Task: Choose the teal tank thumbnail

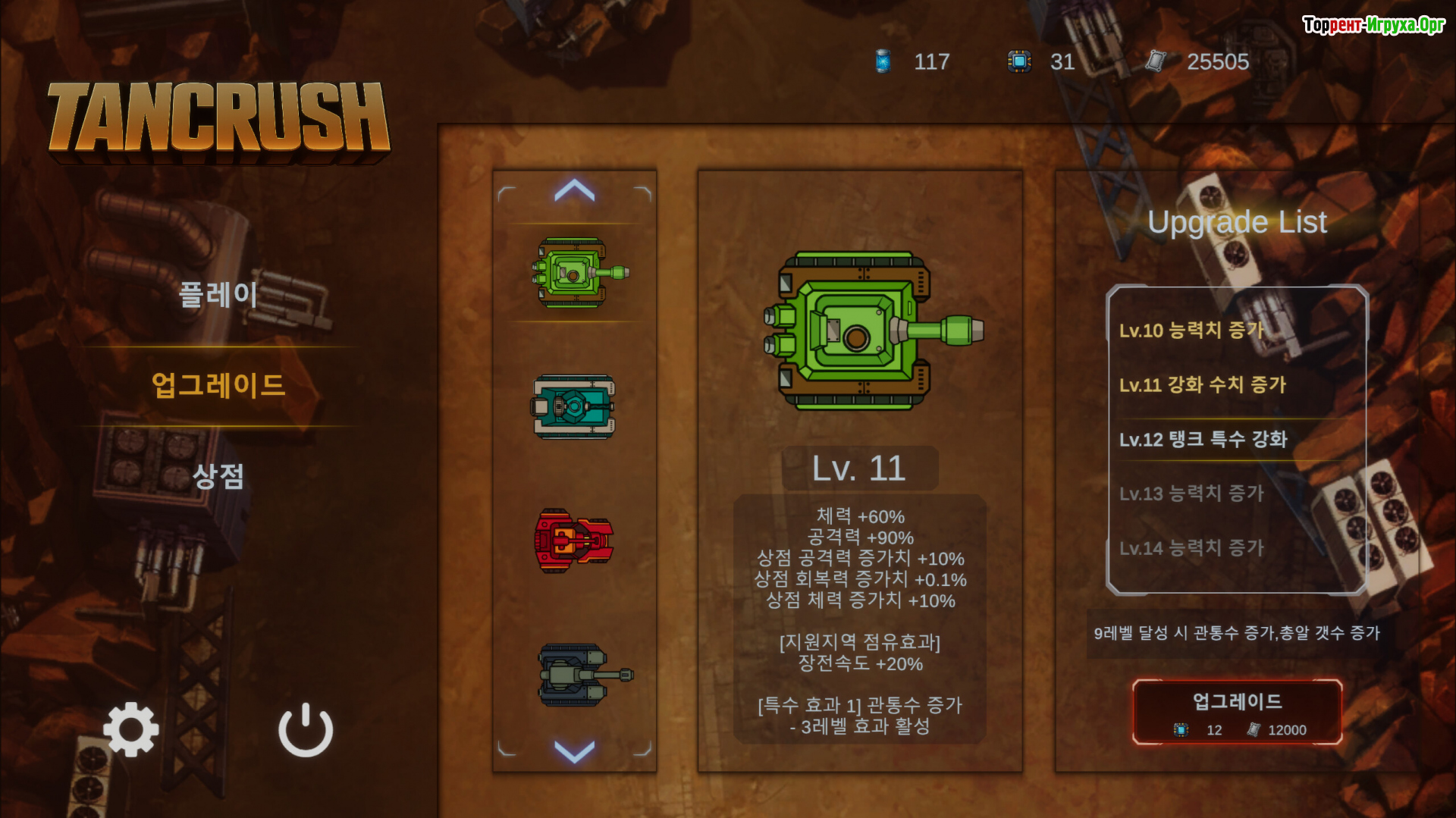Action: click(574, 407)
